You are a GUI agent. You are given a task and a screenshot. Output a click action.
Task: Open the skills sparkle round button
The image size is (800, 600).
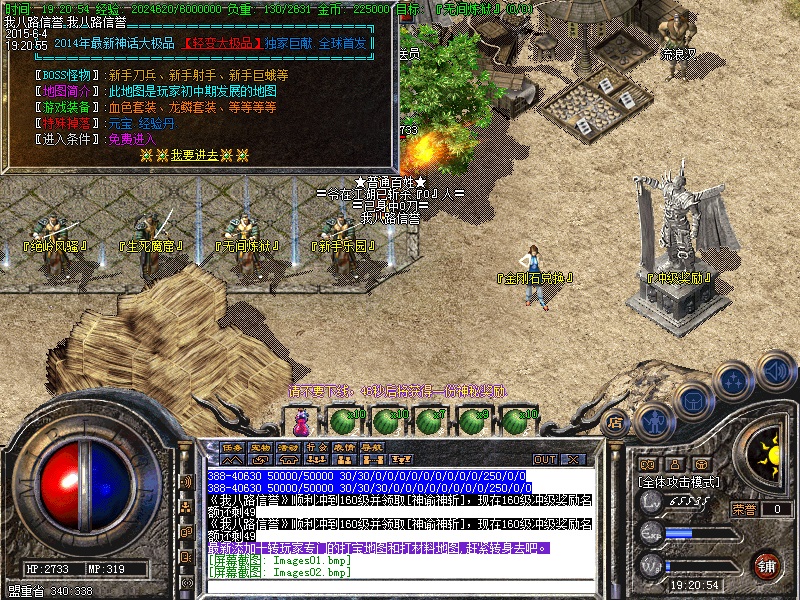coord(734,380)
